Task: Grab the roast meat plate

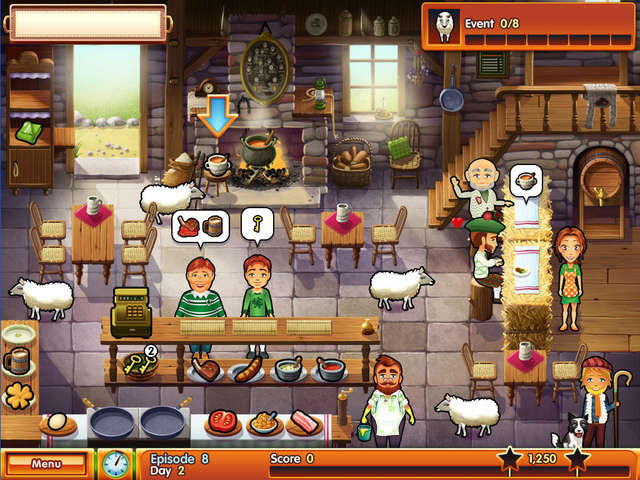Action: 207,370
